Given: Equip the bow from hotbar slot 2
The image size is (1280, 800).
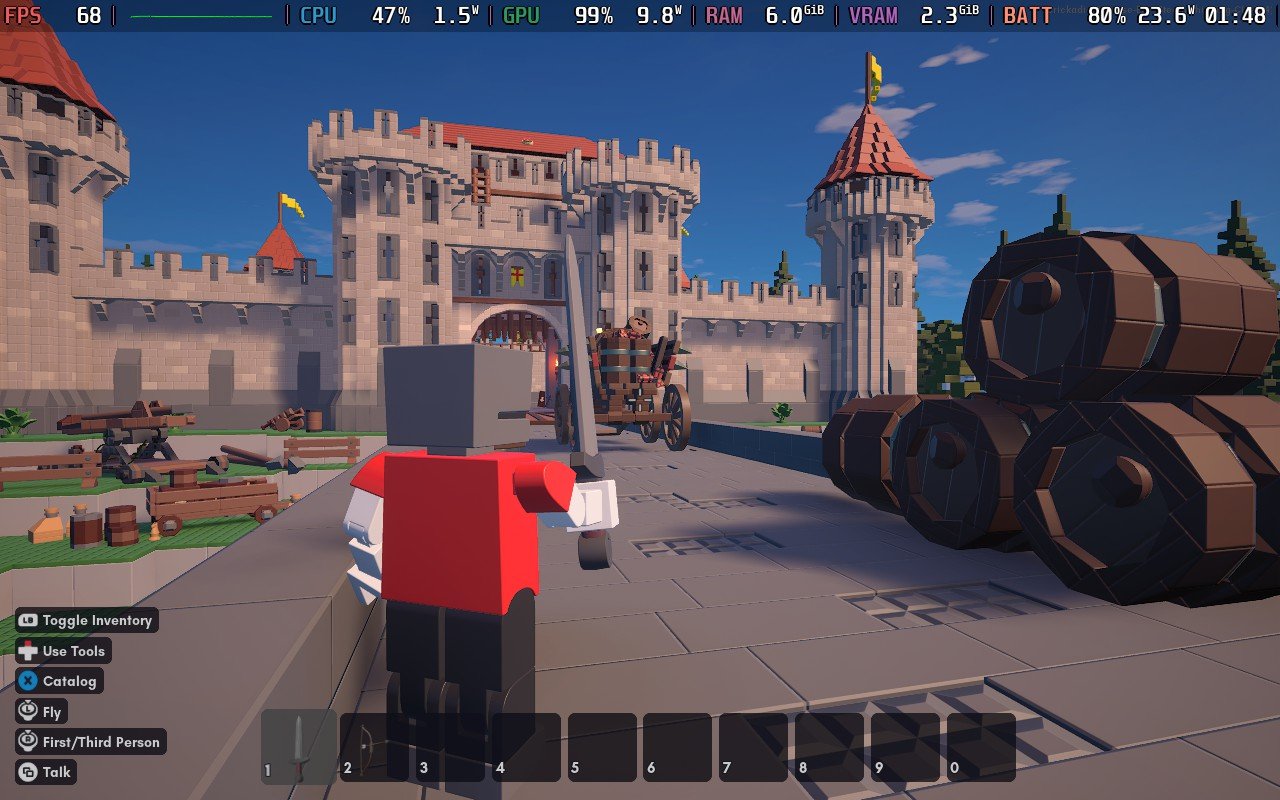Looking at the screenshot, I should tap(374, 746).
